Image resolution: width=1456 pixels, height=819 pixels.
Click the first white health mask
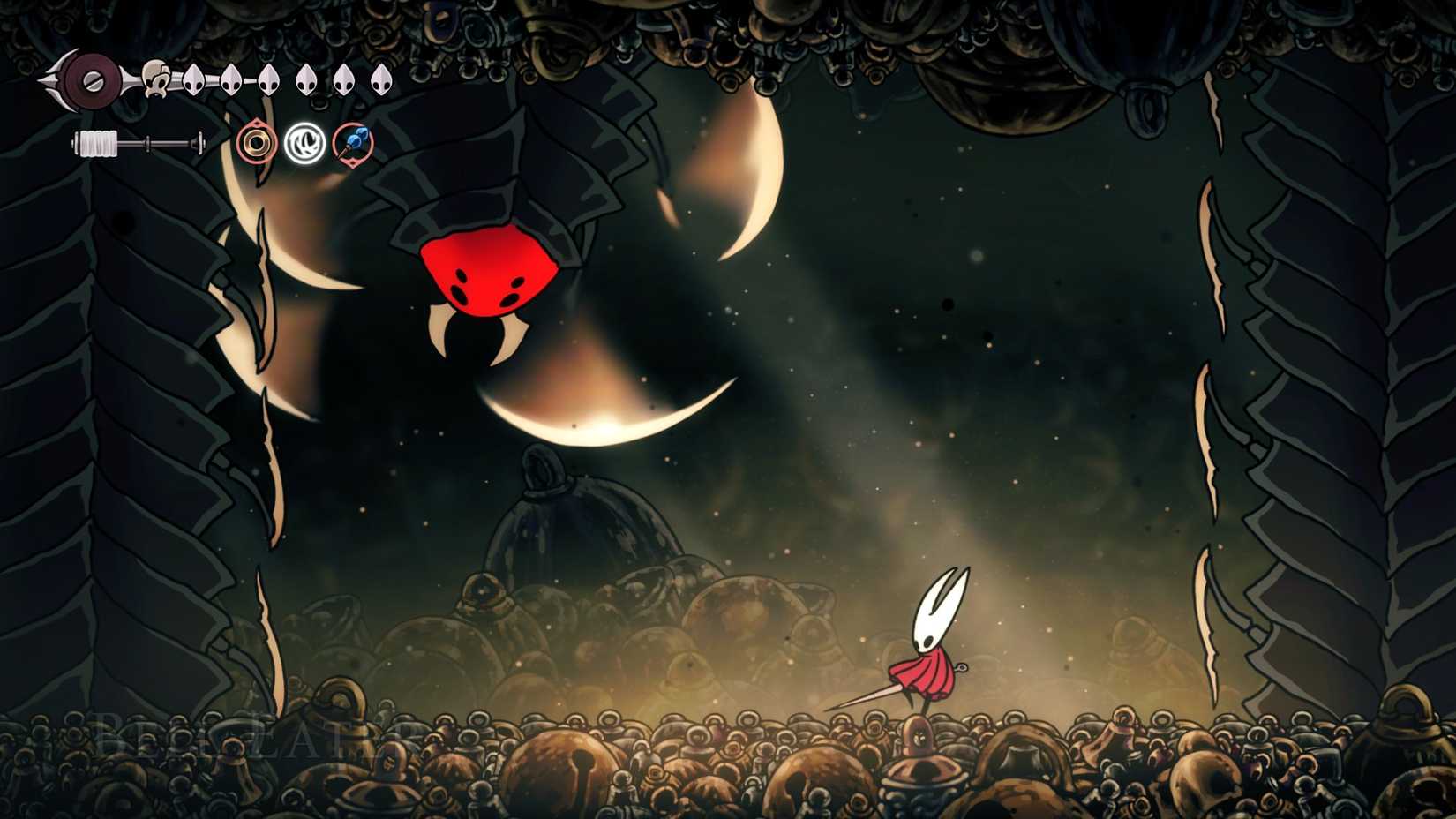coord(193,79)
